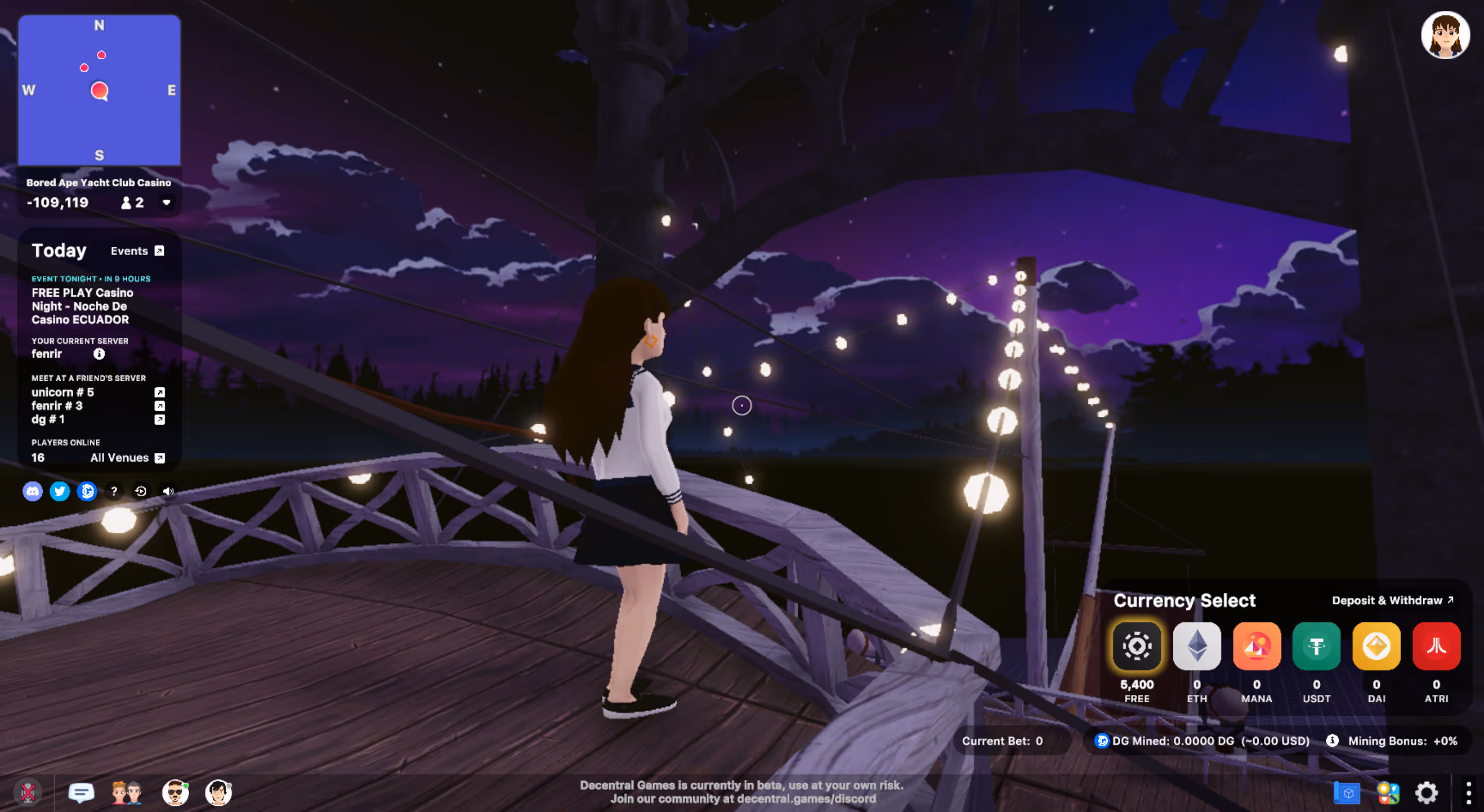Image resolution: width=1484 pixels, height=812 pixels.
Task: Open the Twitter bird icon link
Action: tap(60, 491)
